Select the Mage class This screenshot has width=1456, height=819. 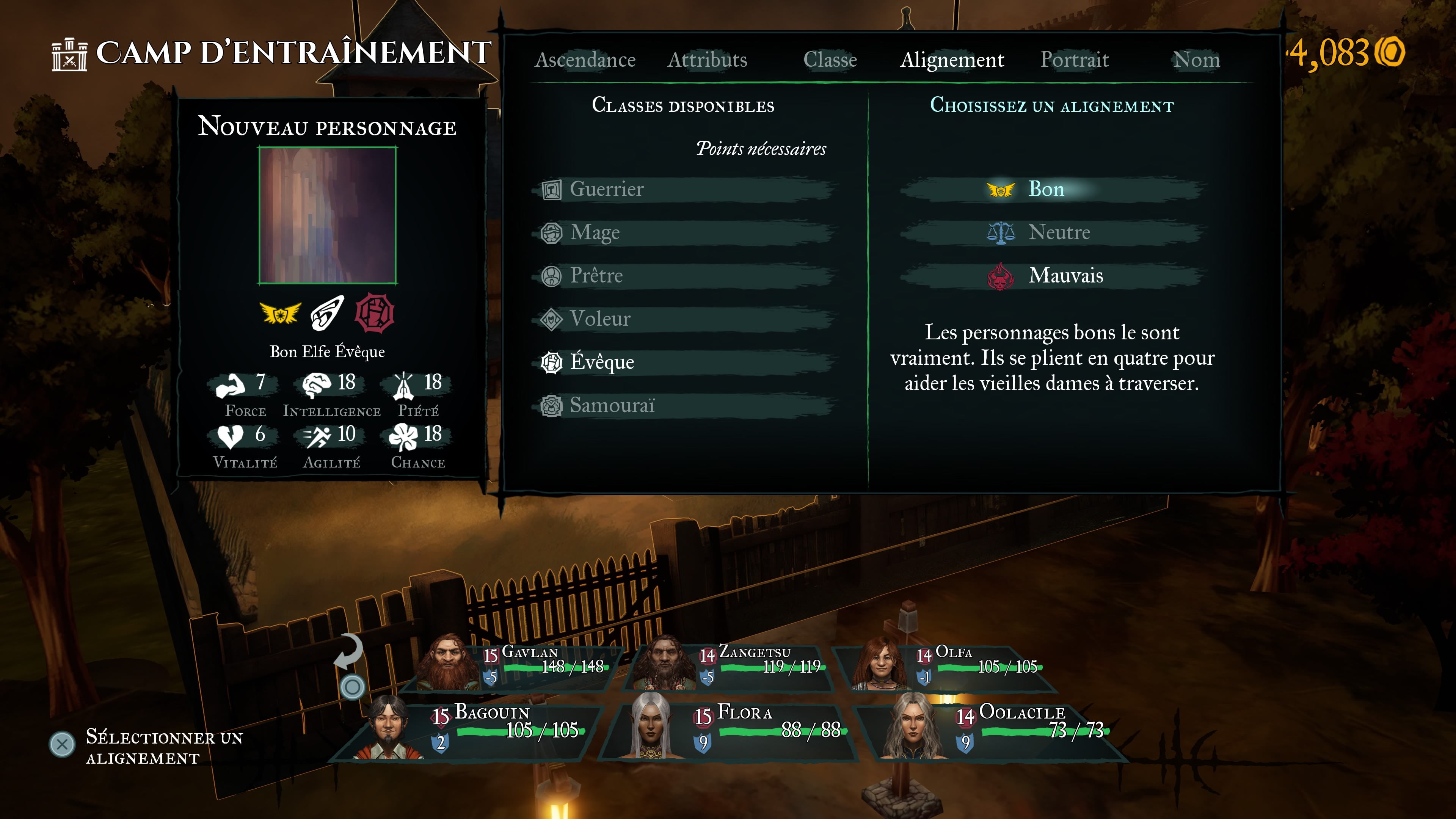point(595,232)
